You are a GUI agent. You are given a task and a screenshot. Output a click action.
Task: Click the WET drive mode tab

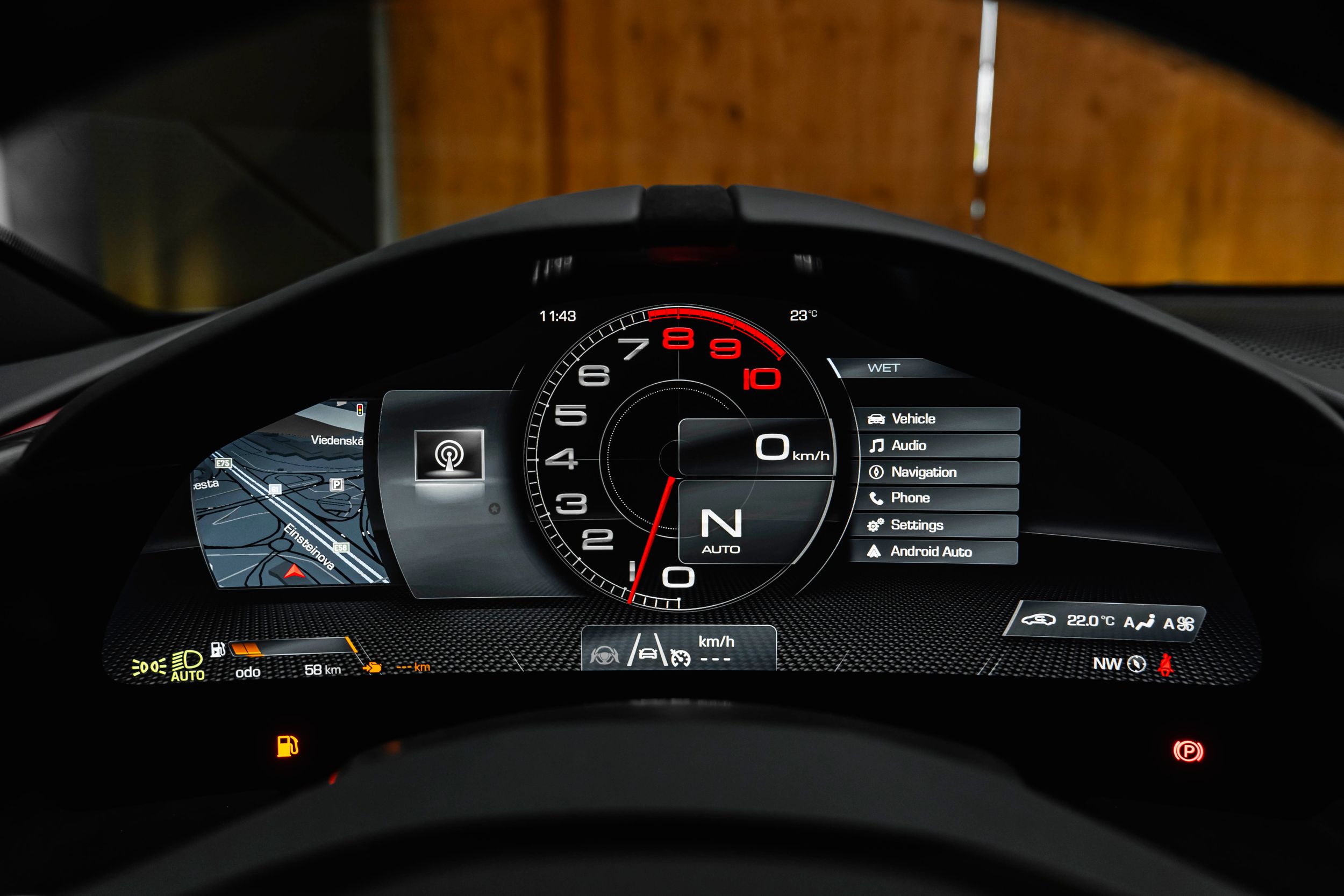pyautogui.click(x=883, y=368)
